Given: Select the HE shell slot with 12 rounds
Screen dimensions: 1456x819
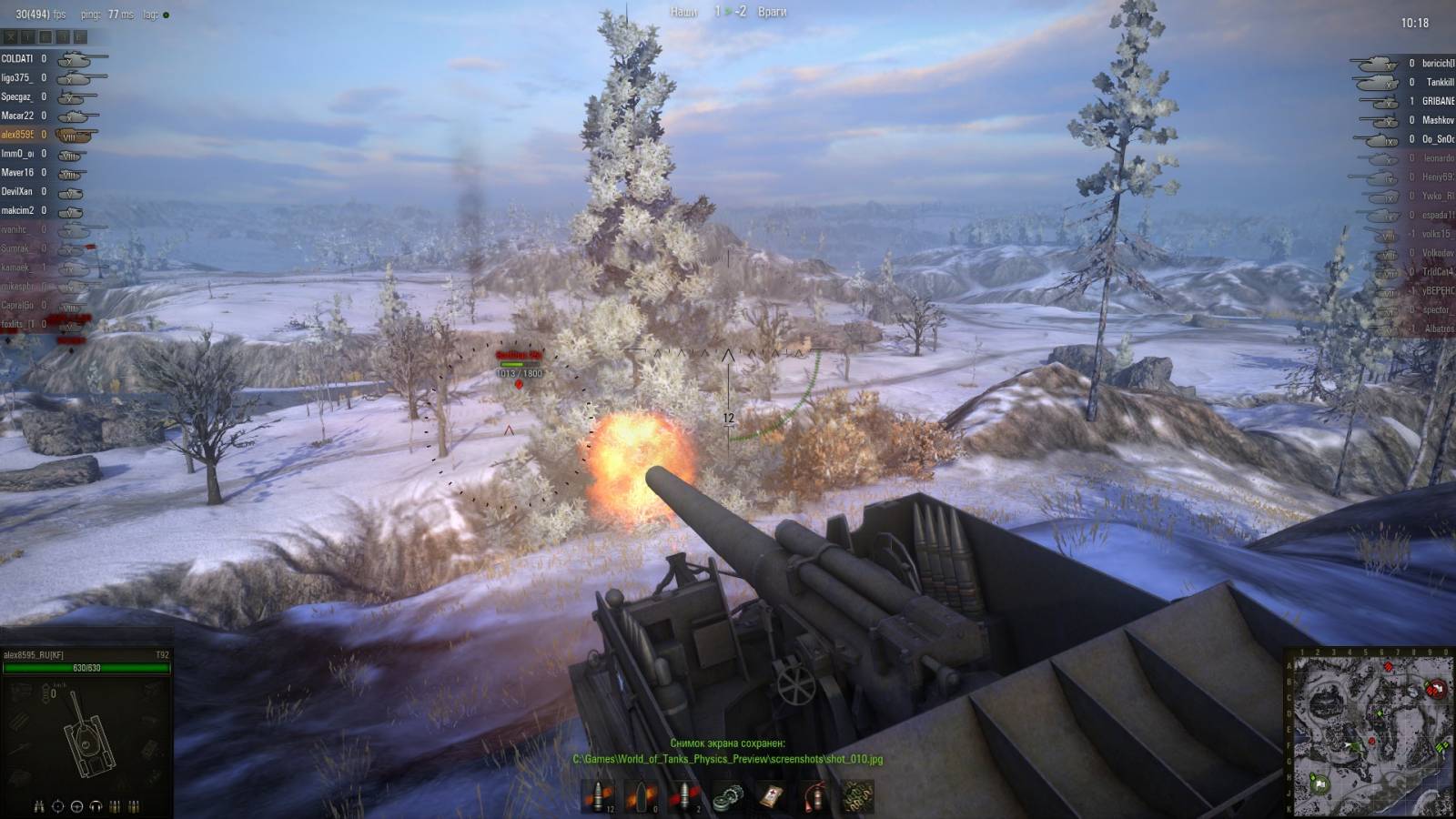Looking at the screenshot, I should coord(598,796).
